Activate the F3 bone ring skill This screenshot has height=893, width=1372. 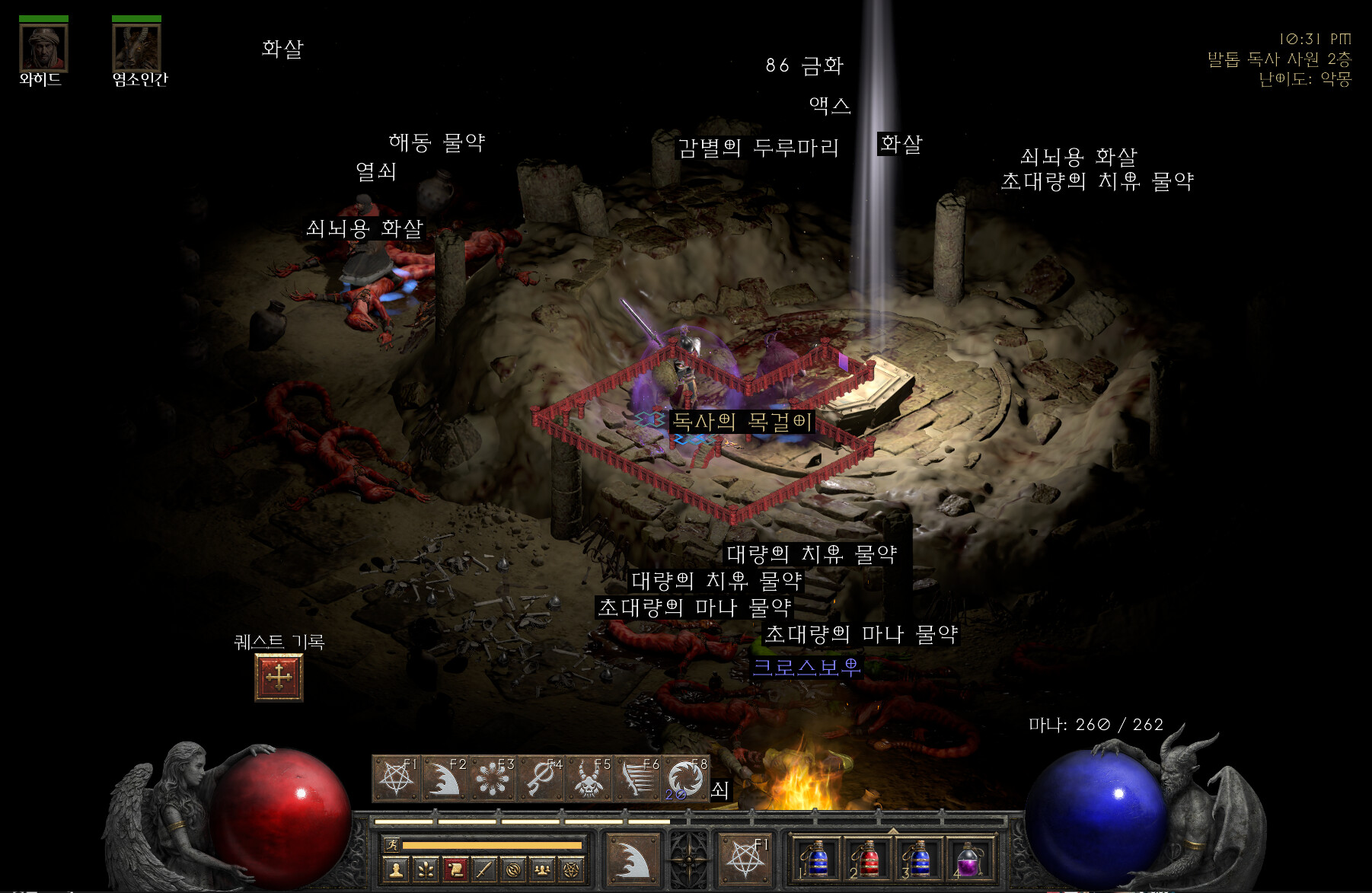click(493, 778)
